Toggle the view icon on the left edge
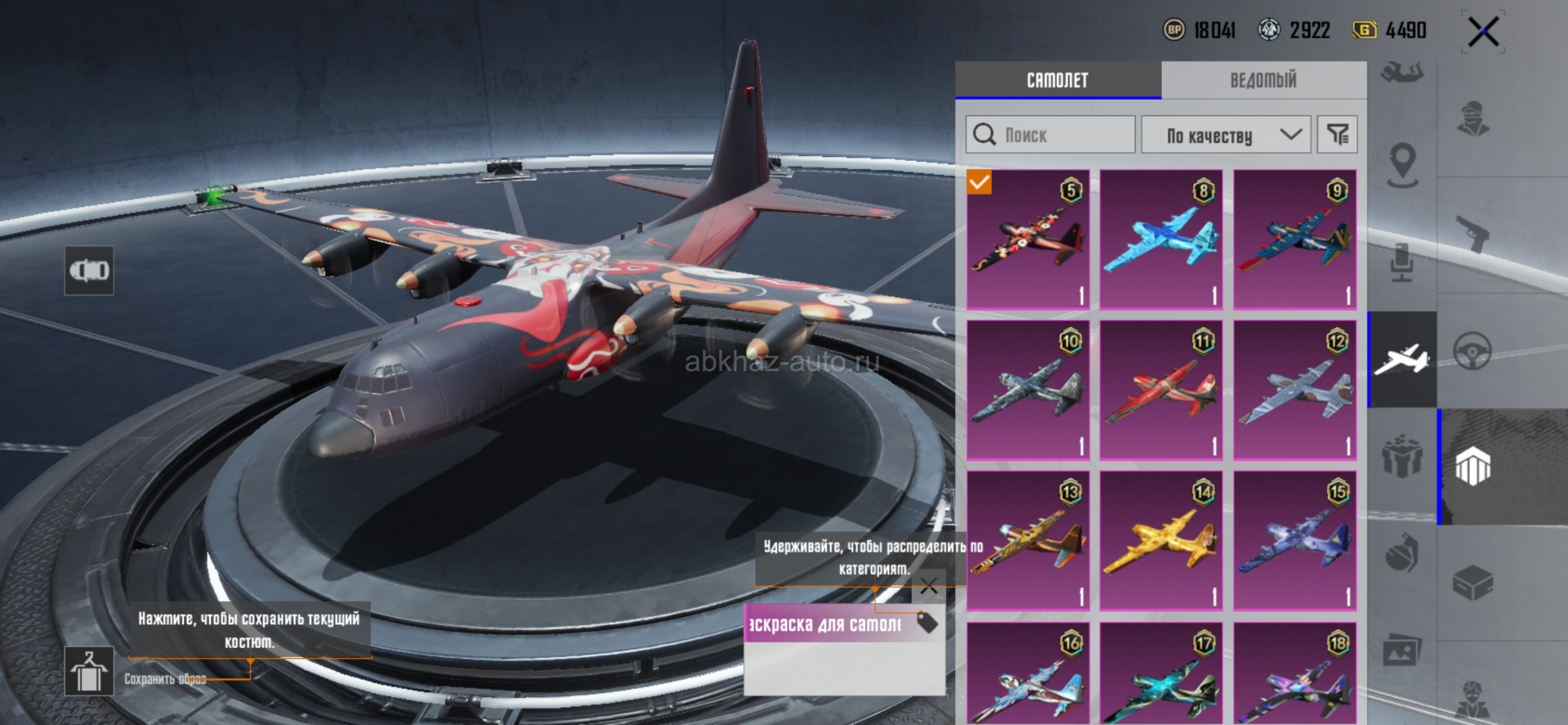The image size is (1568, 725). tap(89, 271)
